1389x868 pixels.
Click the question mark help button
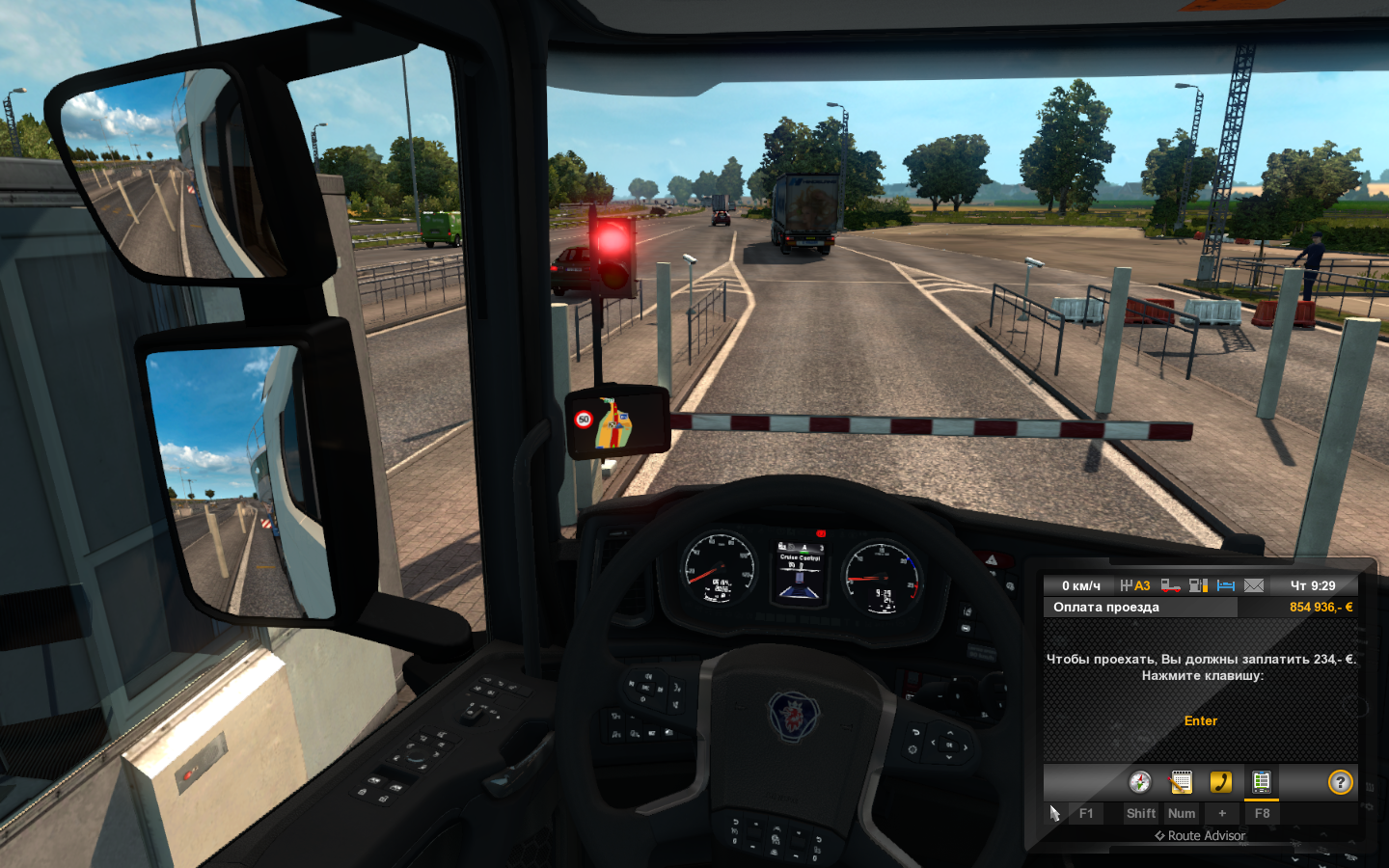[x=1340, y=782]
